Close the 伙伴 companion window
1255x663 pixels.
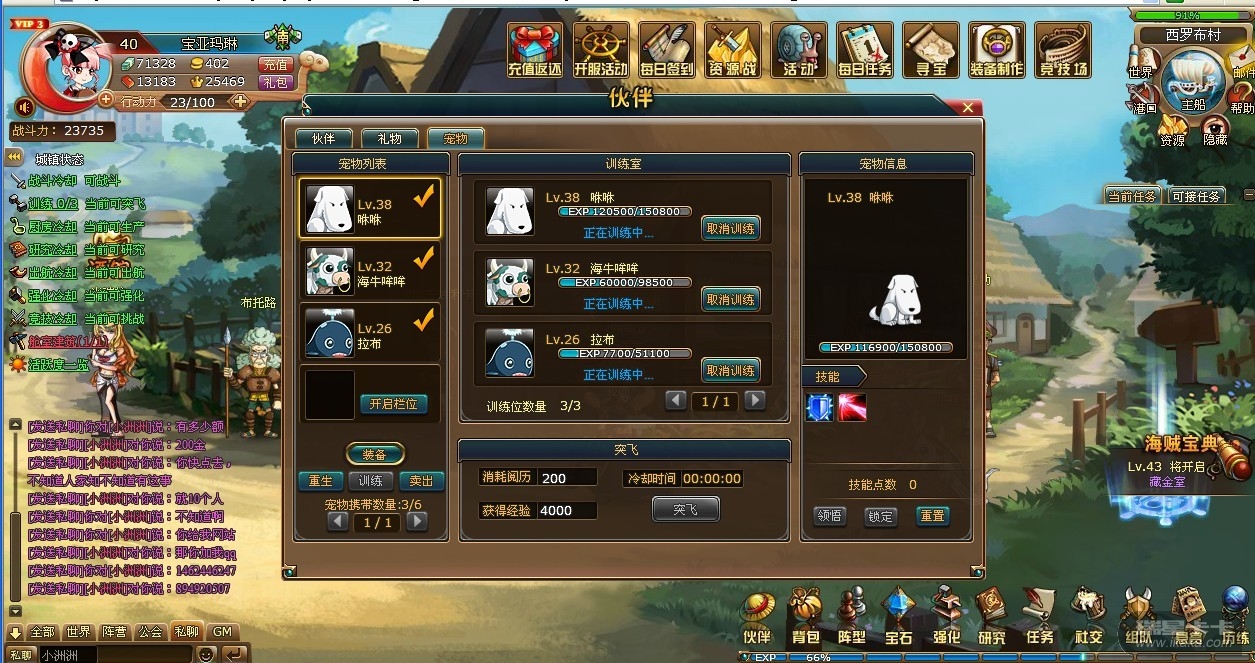click(967, 107)
